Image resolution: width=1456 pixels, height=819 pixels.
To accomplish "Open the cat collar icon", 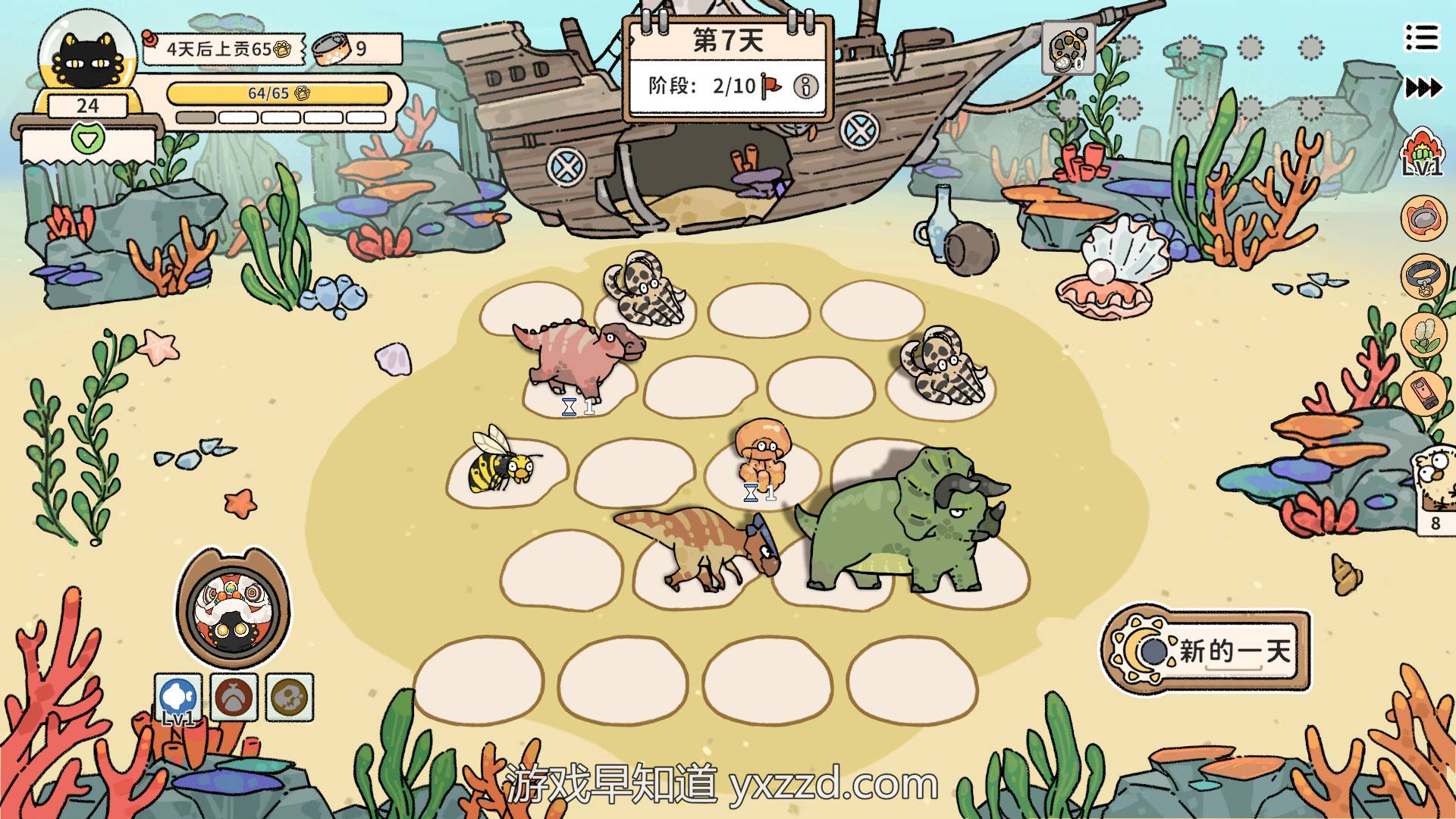I will click(x=1422, y=276).
